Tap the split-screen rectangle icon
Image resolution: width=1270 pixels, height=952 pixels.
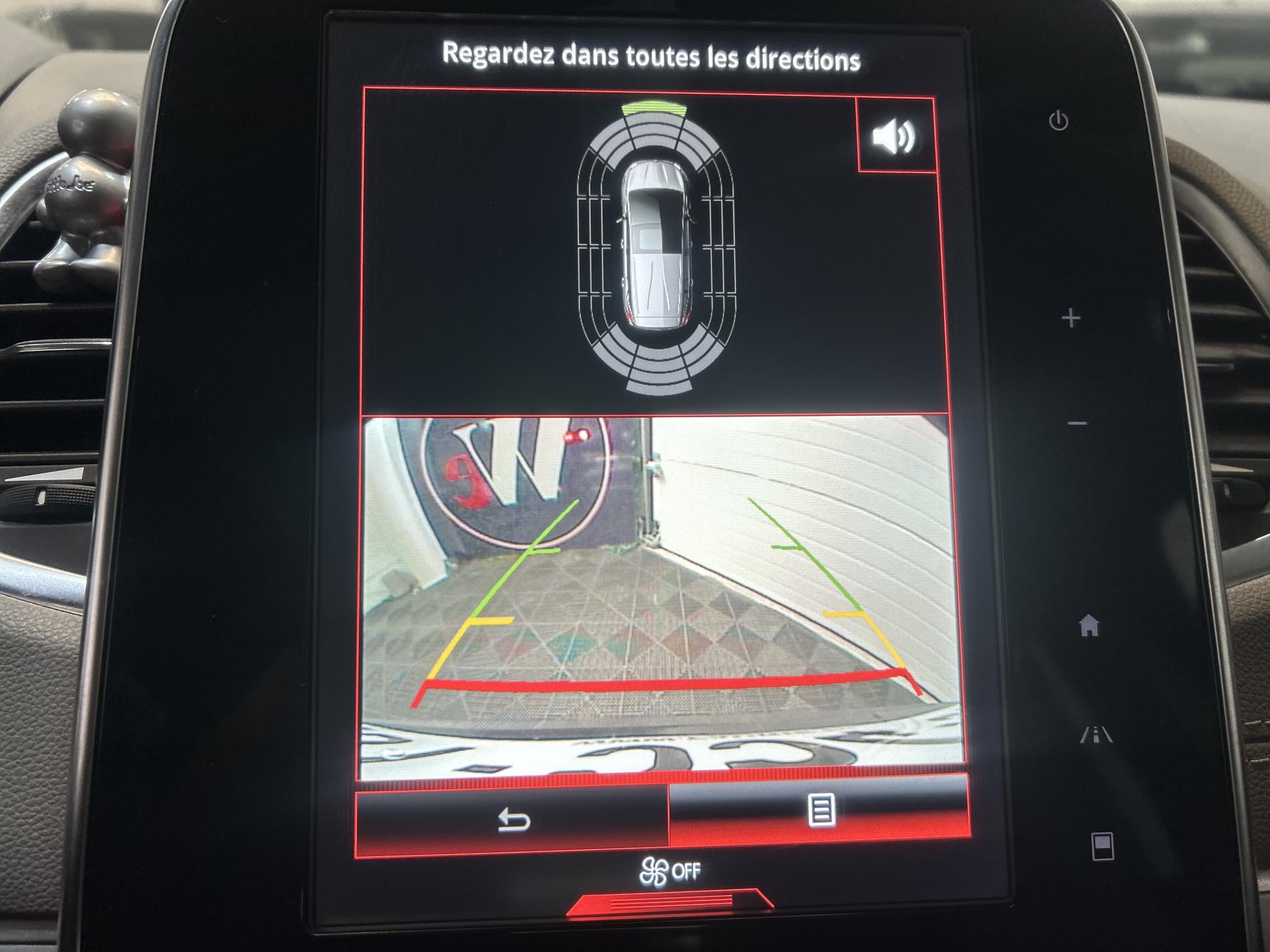(x=1102, y=846)
